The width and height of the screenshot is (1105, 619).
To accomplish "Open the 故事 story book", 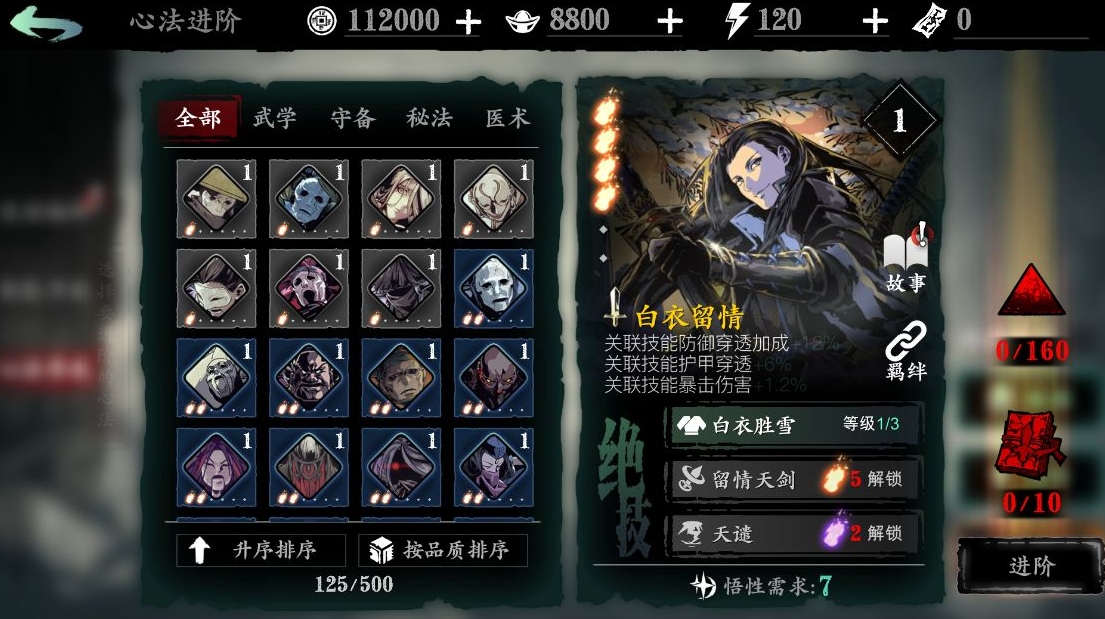I will pos(906,262).
